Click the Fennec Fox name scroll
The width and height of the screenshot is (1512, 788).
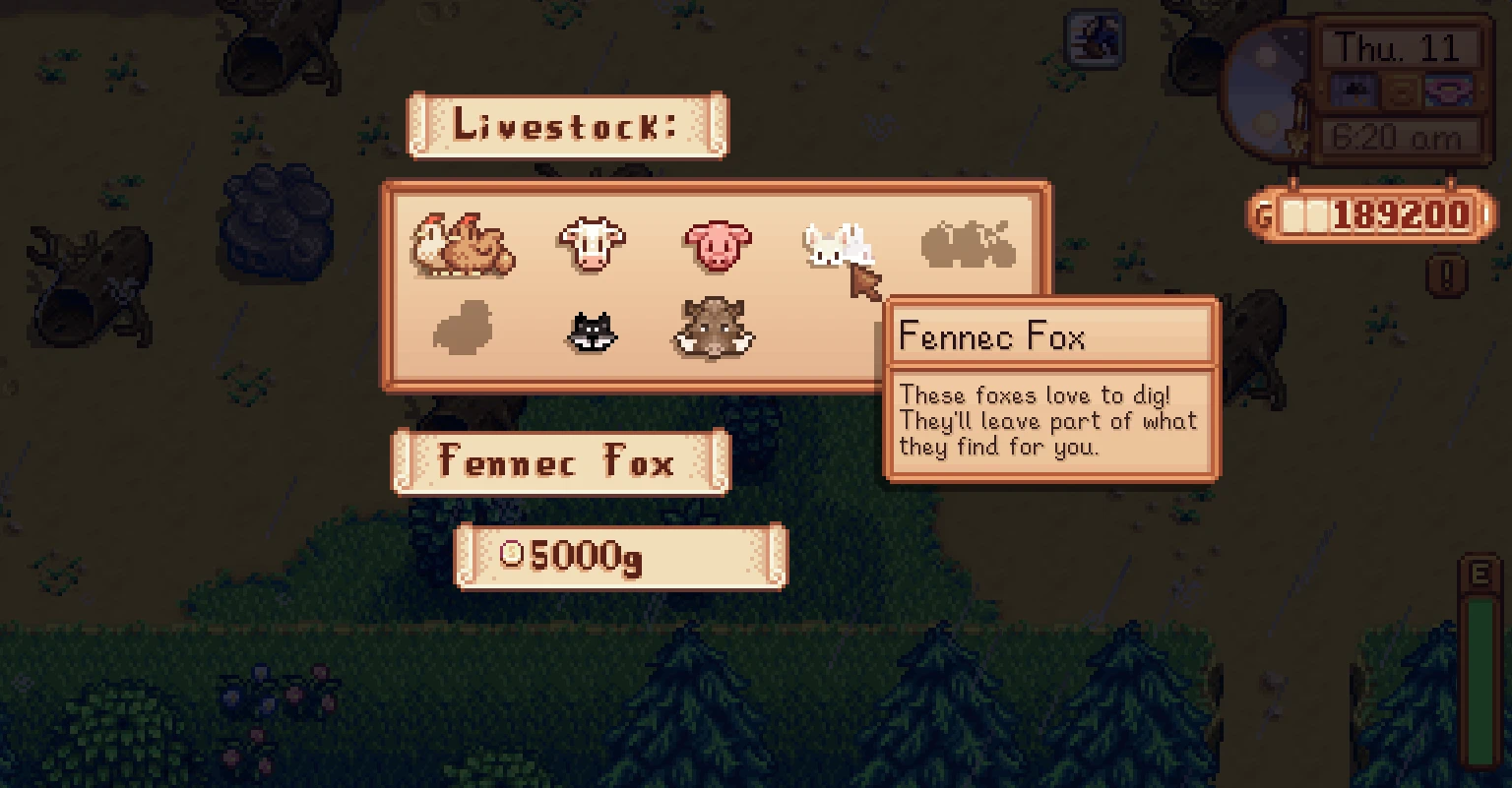tap(560, 460)
